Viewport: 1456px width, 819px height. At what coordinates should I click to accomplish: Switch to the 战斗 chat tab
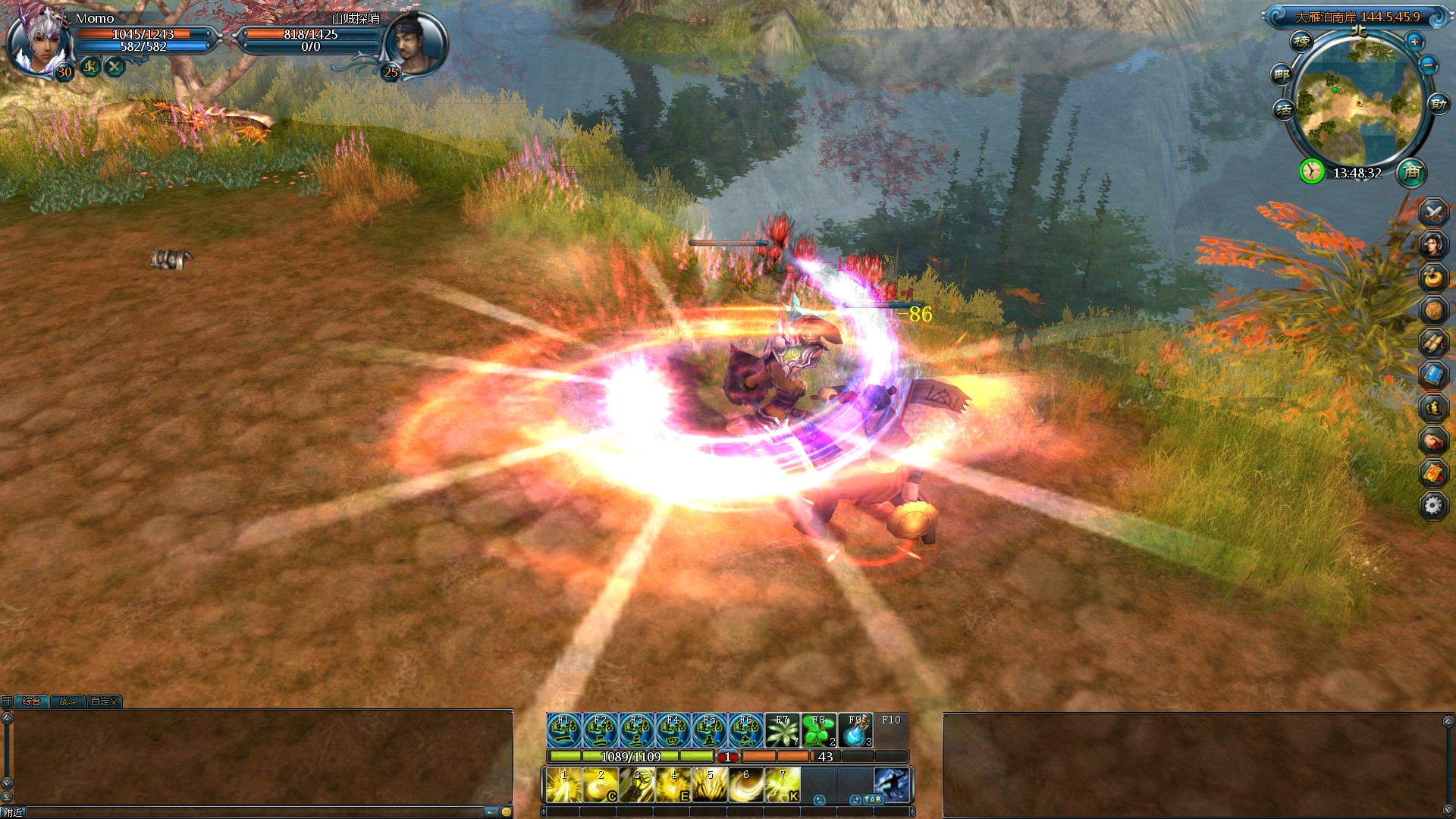68,701
